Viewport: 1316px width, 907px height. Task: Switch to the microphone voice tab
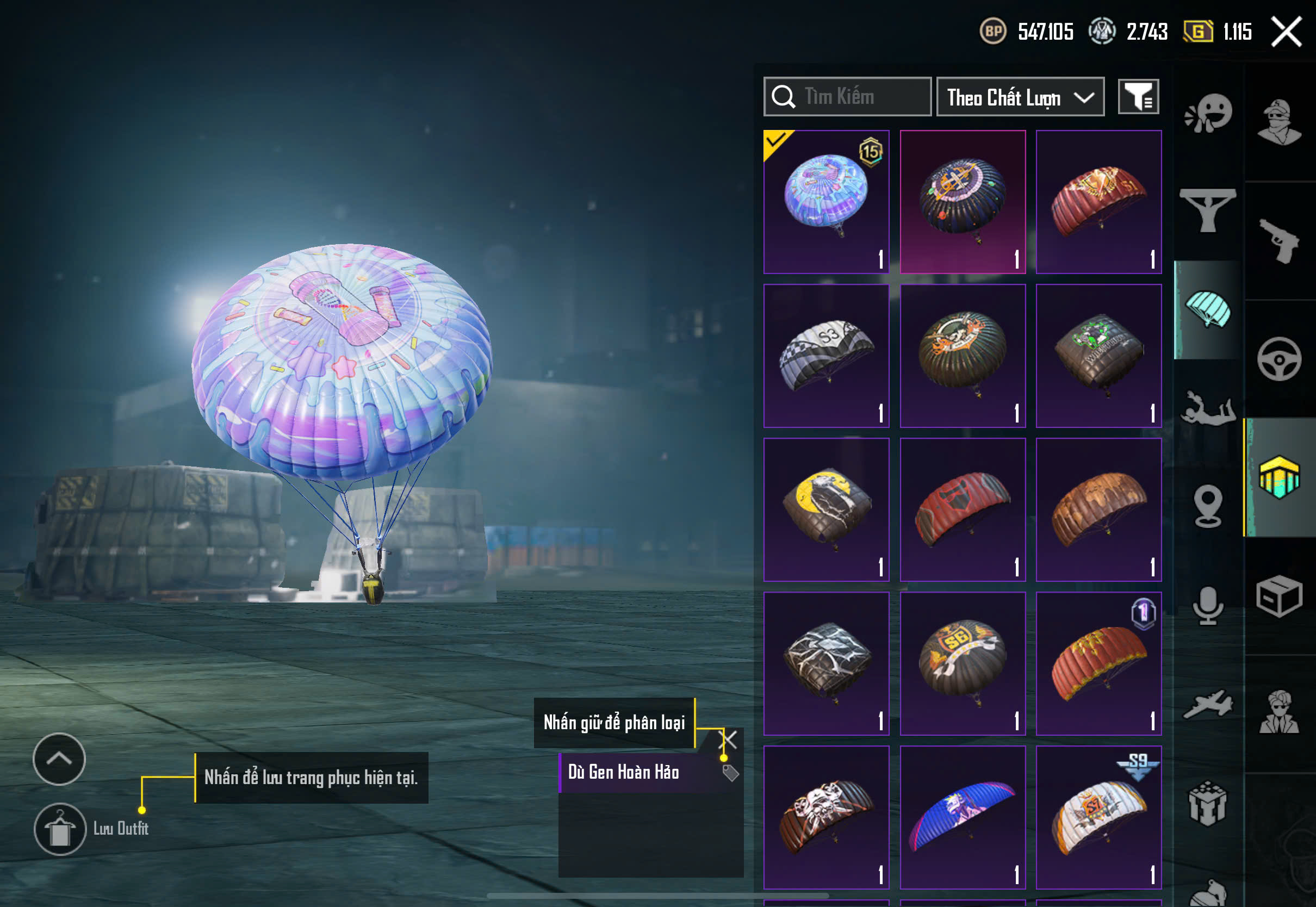point(1208,606)
